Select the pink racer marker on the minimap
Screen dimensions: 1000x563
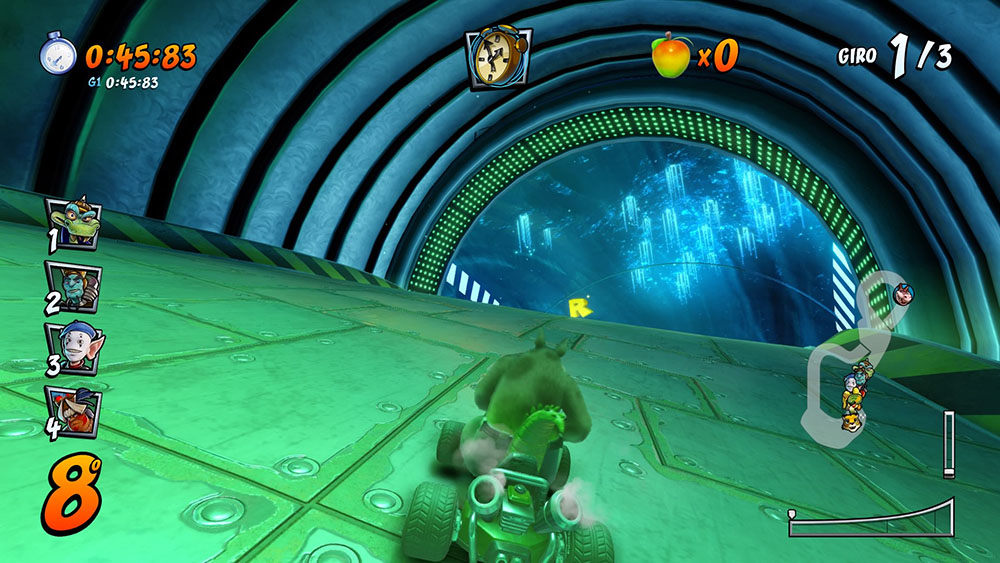(904, 294)
